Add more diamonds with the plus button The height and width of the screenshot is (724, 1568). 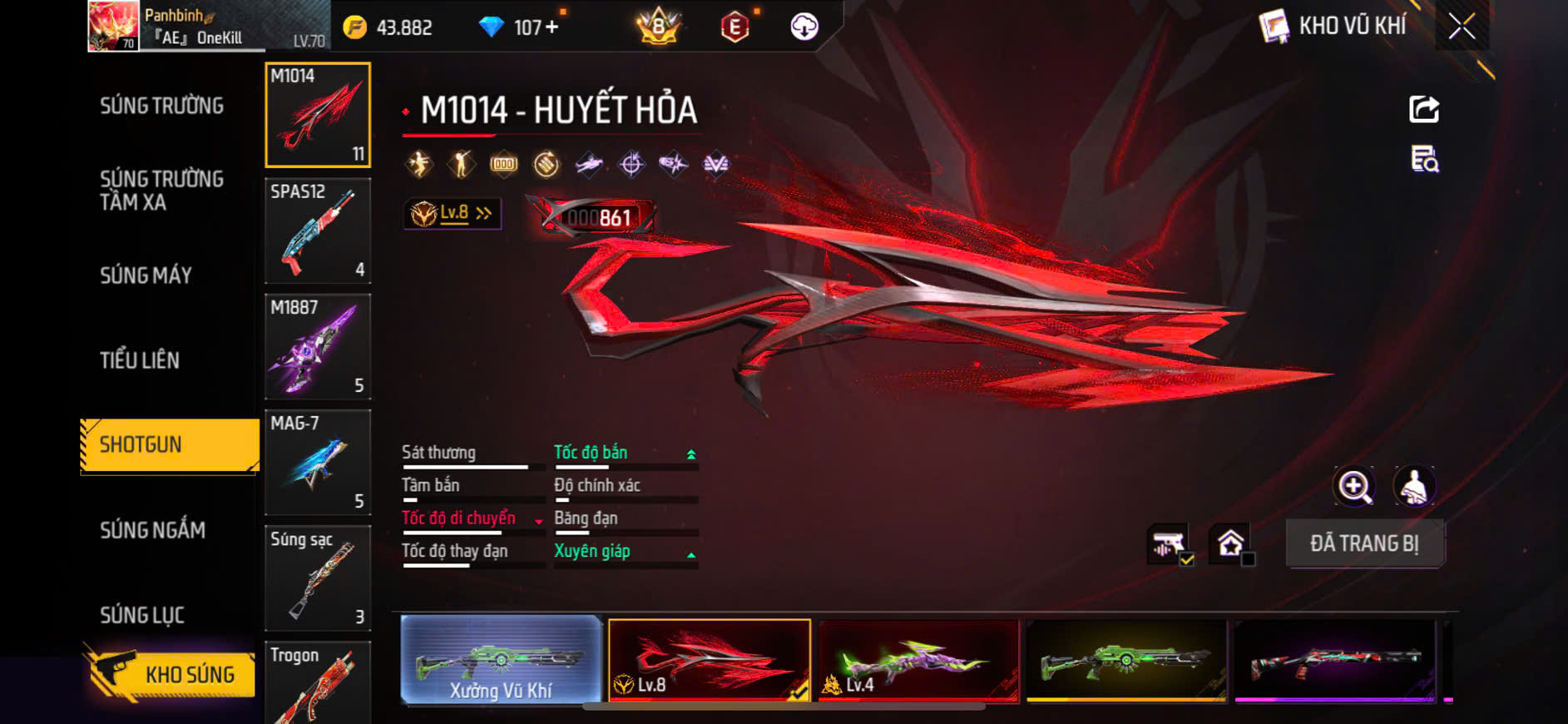(552, 27)
